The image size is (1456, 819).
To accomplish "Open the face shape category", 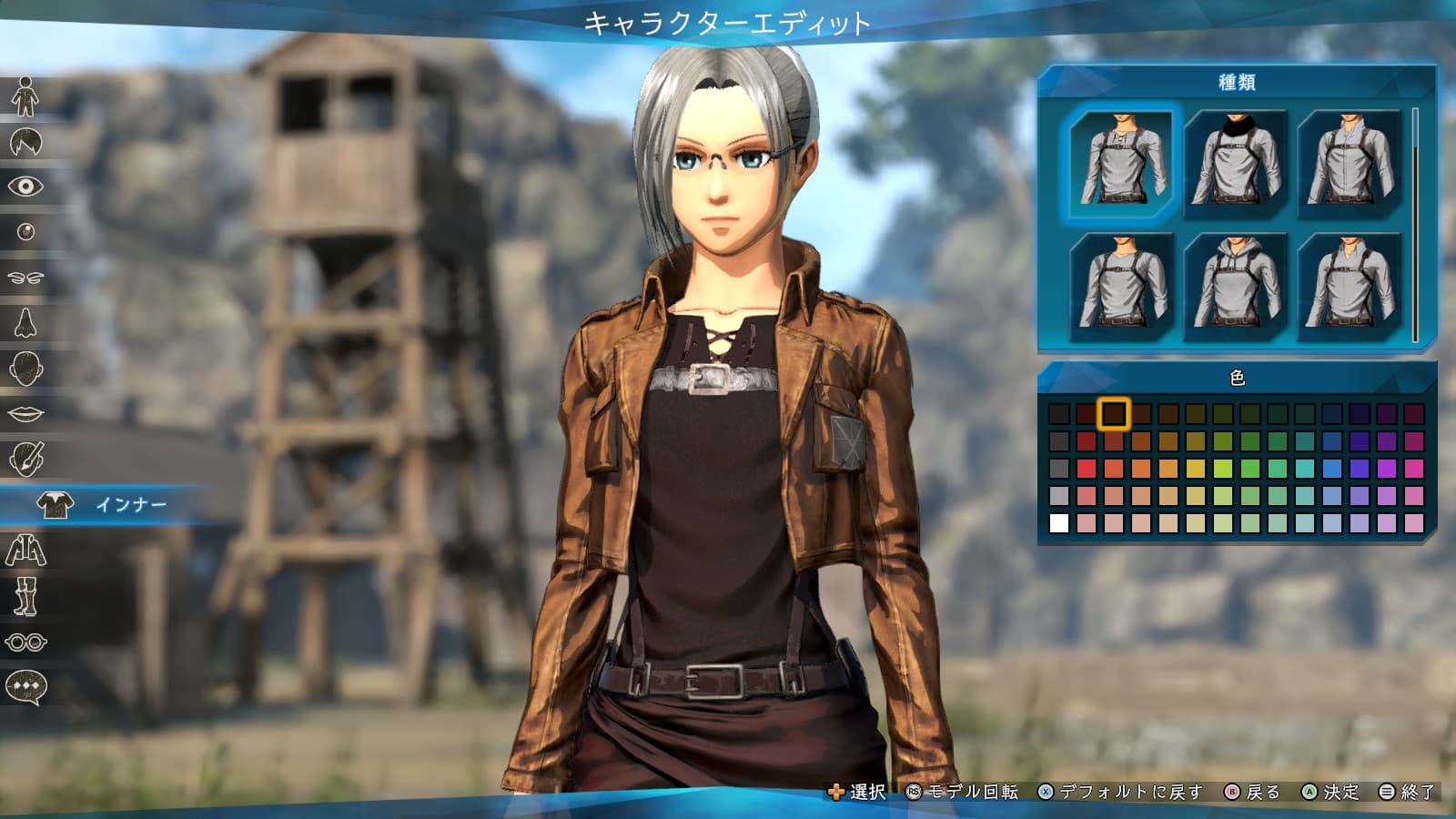I will (25, 369).
